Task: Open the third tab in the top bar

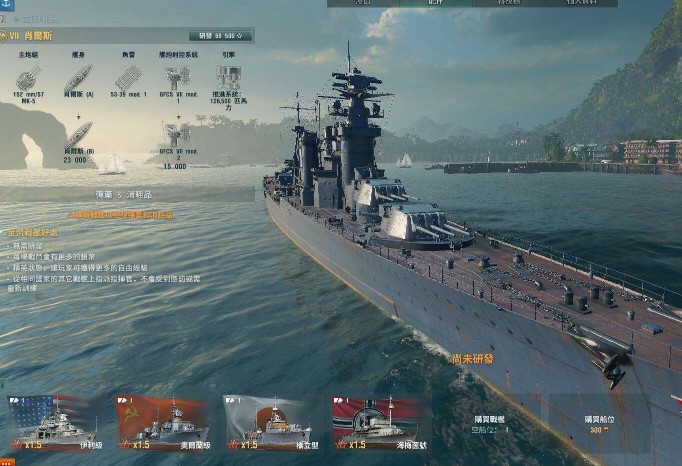Action: click(x=508, y=3)
